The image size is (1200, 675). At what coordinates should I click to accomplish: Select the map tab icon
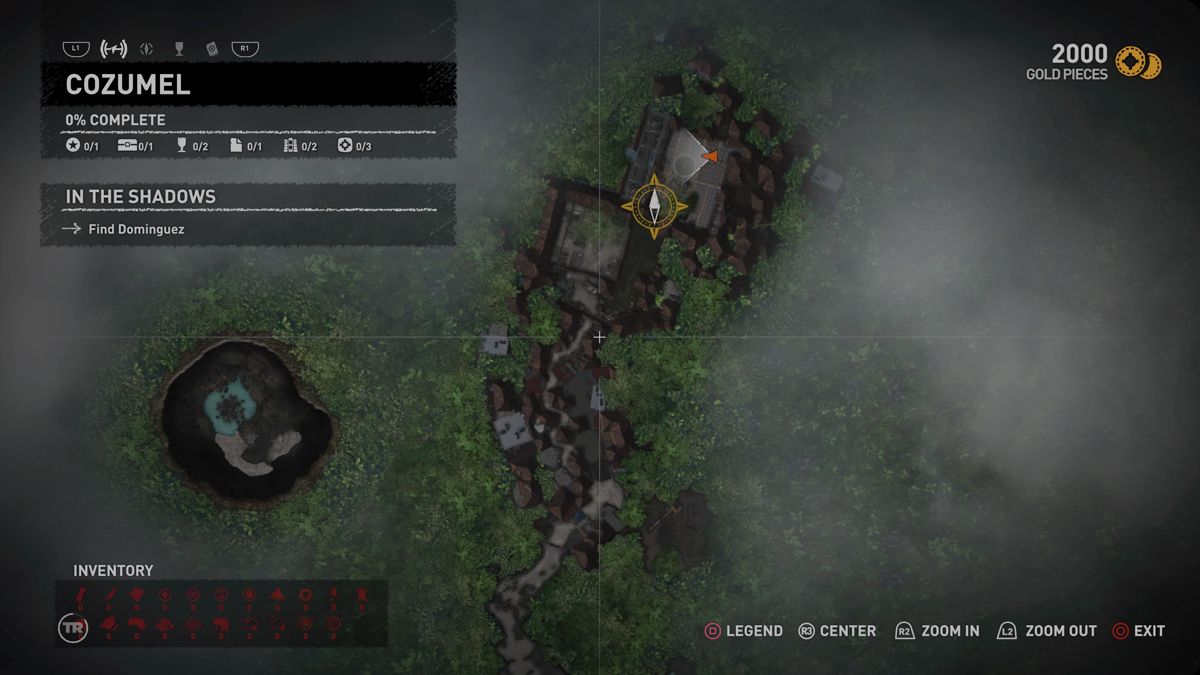[114, 48]
